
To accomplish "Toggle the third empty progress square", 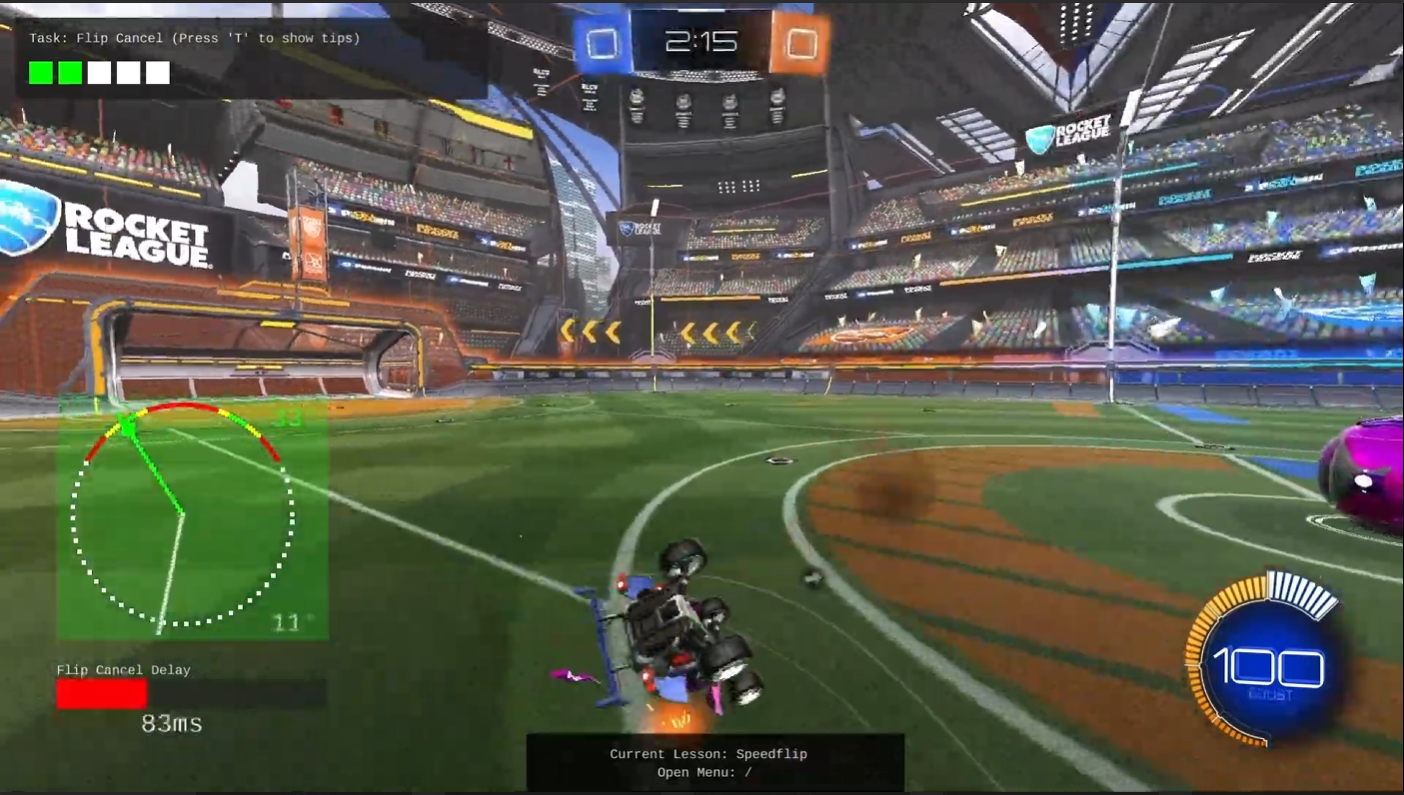I will point(99,72).
